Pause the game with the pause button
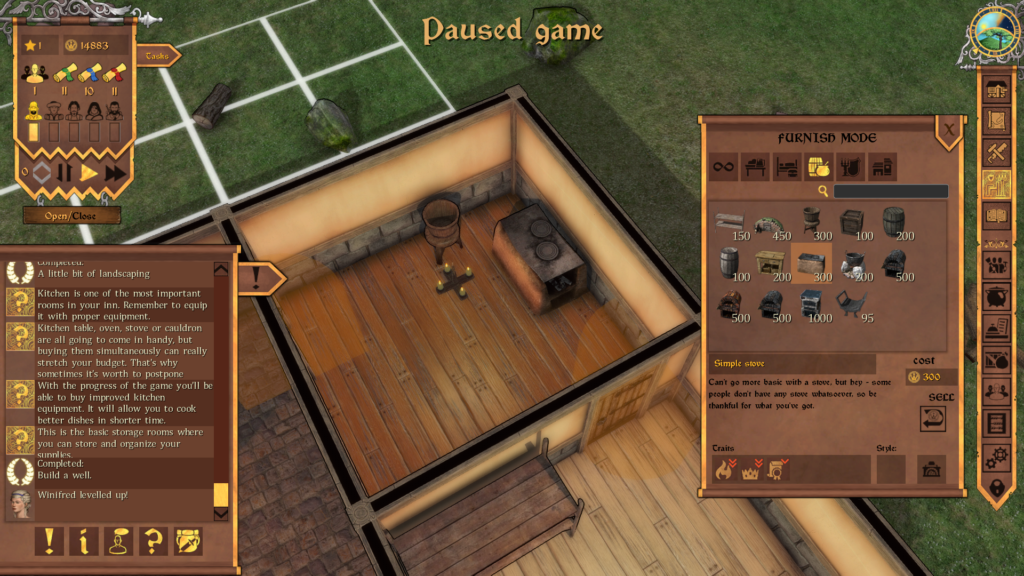Viewport: 1024px width, 576px height. click(65, 172)
